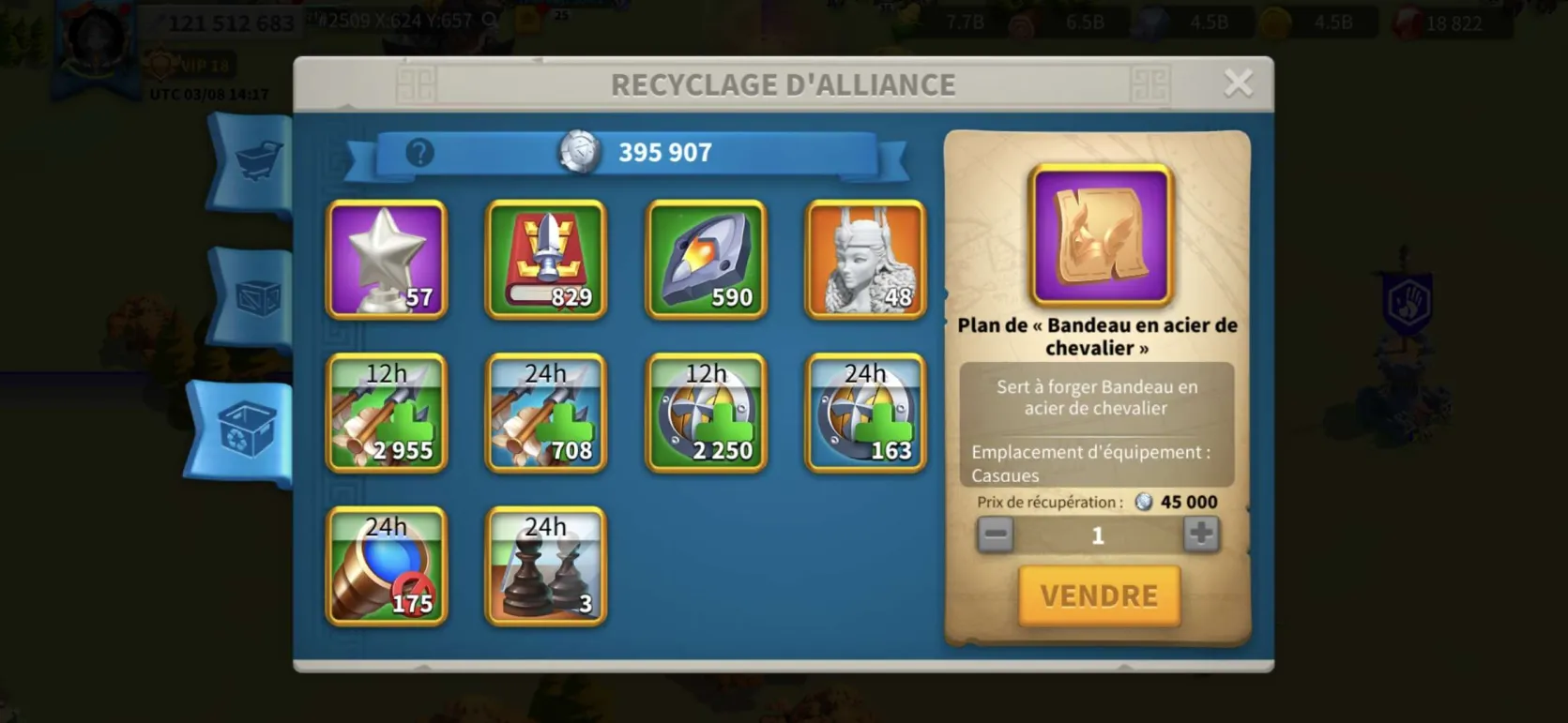Viewport: 1568px width, 723px height.
Task: Select the silver star item with 57
Action: pyautogui.click(x=387, y=260)
